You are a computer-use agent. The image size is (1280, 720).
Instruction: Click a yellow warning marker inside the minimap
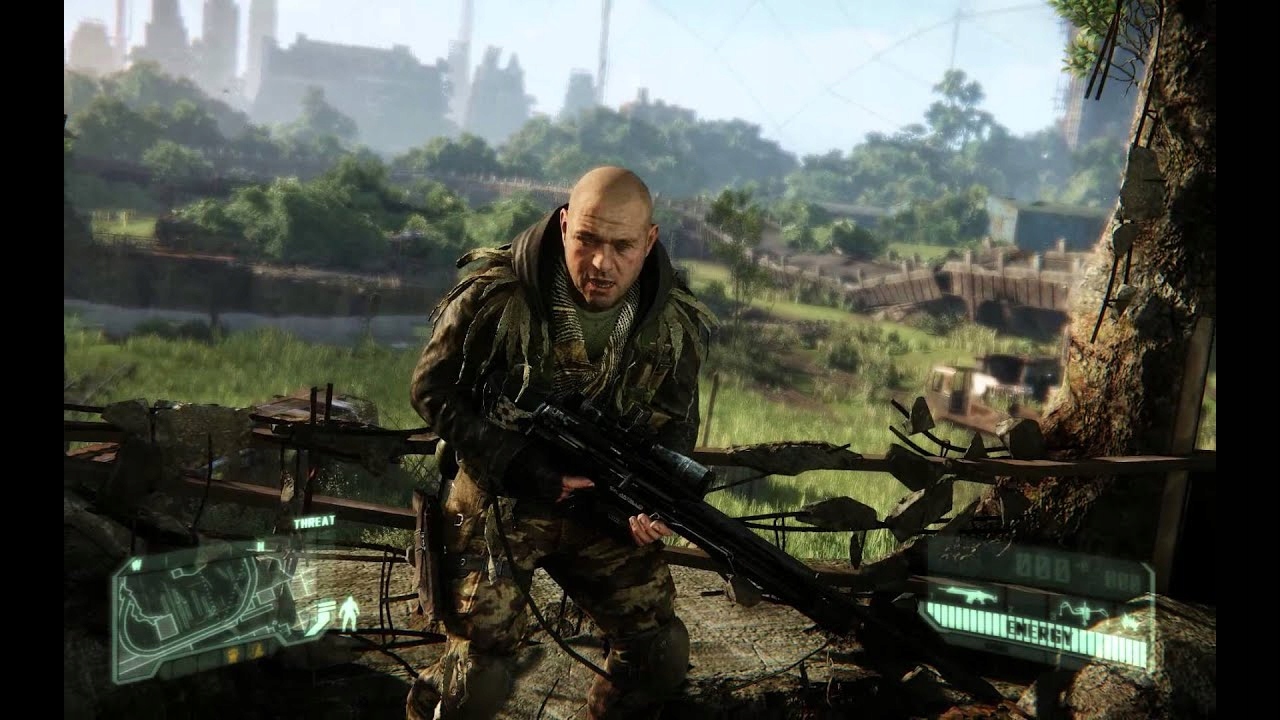tap(232, 654)
